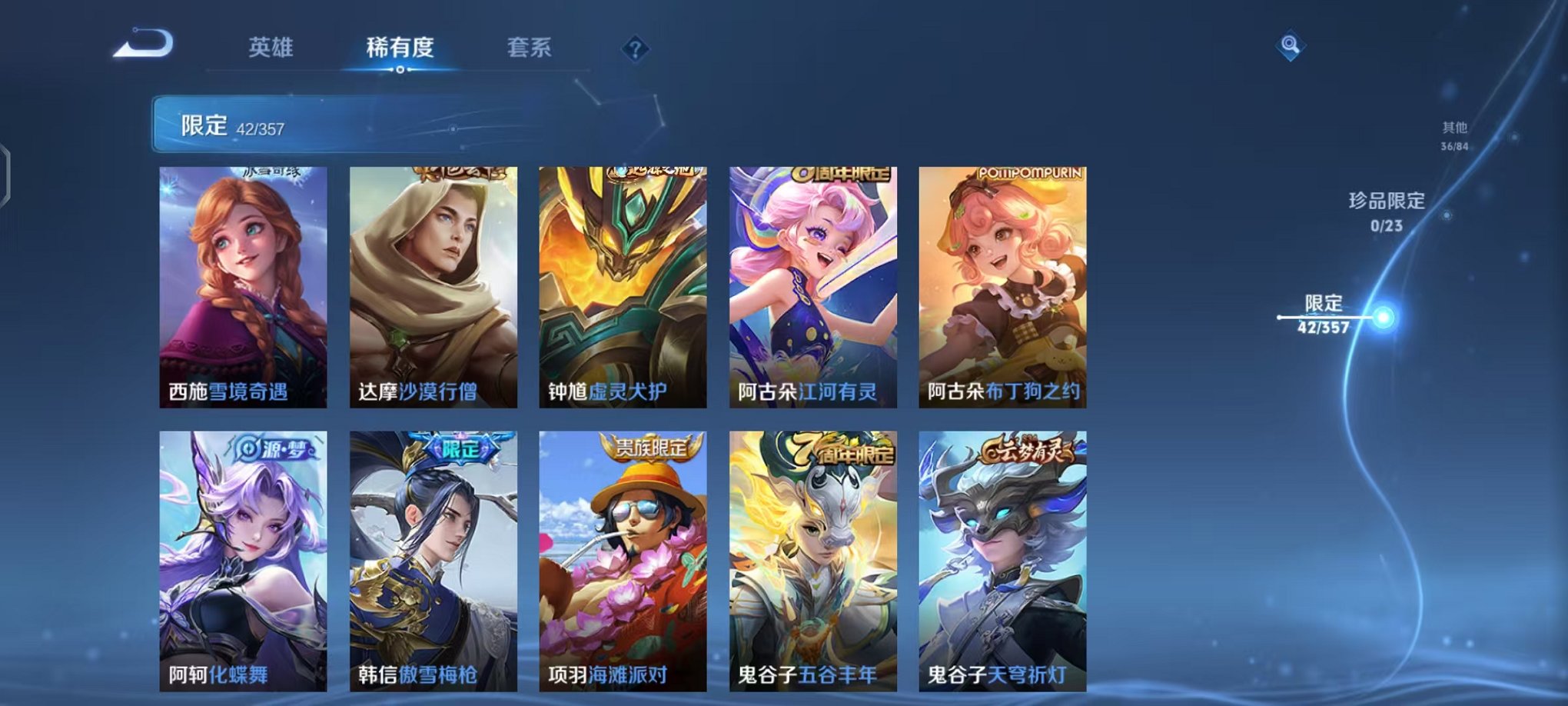This screenshot has width=1568, height=706.
Task: Select the 稀有度 tab
Action: tap(400, 48)
